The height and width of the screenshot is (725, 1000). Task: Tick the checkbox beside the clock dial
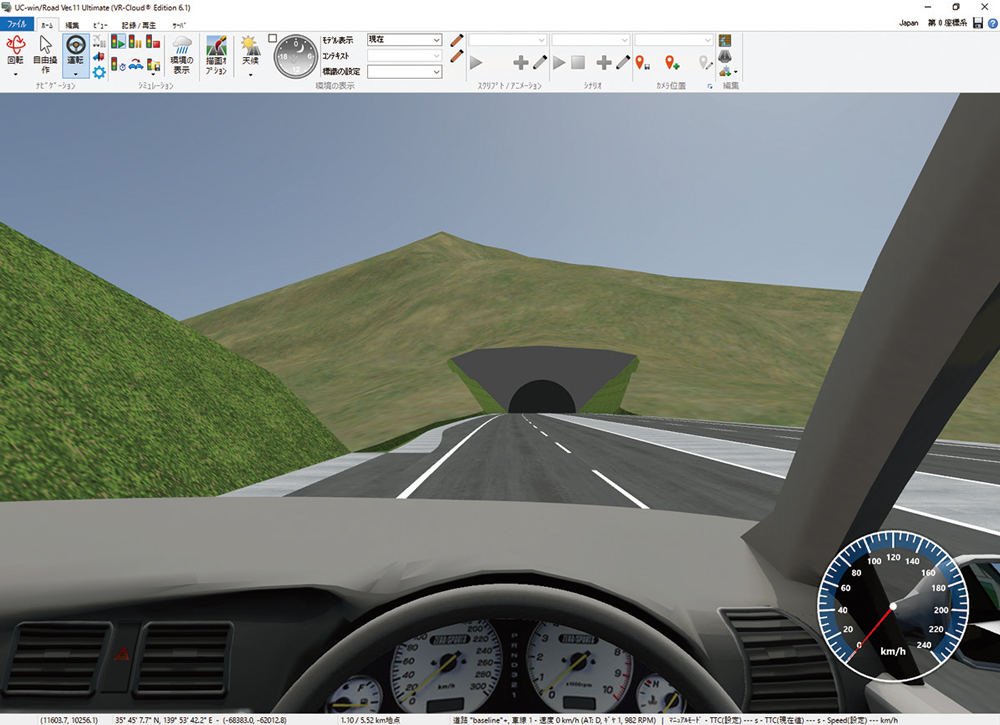(x=273, y=38)
